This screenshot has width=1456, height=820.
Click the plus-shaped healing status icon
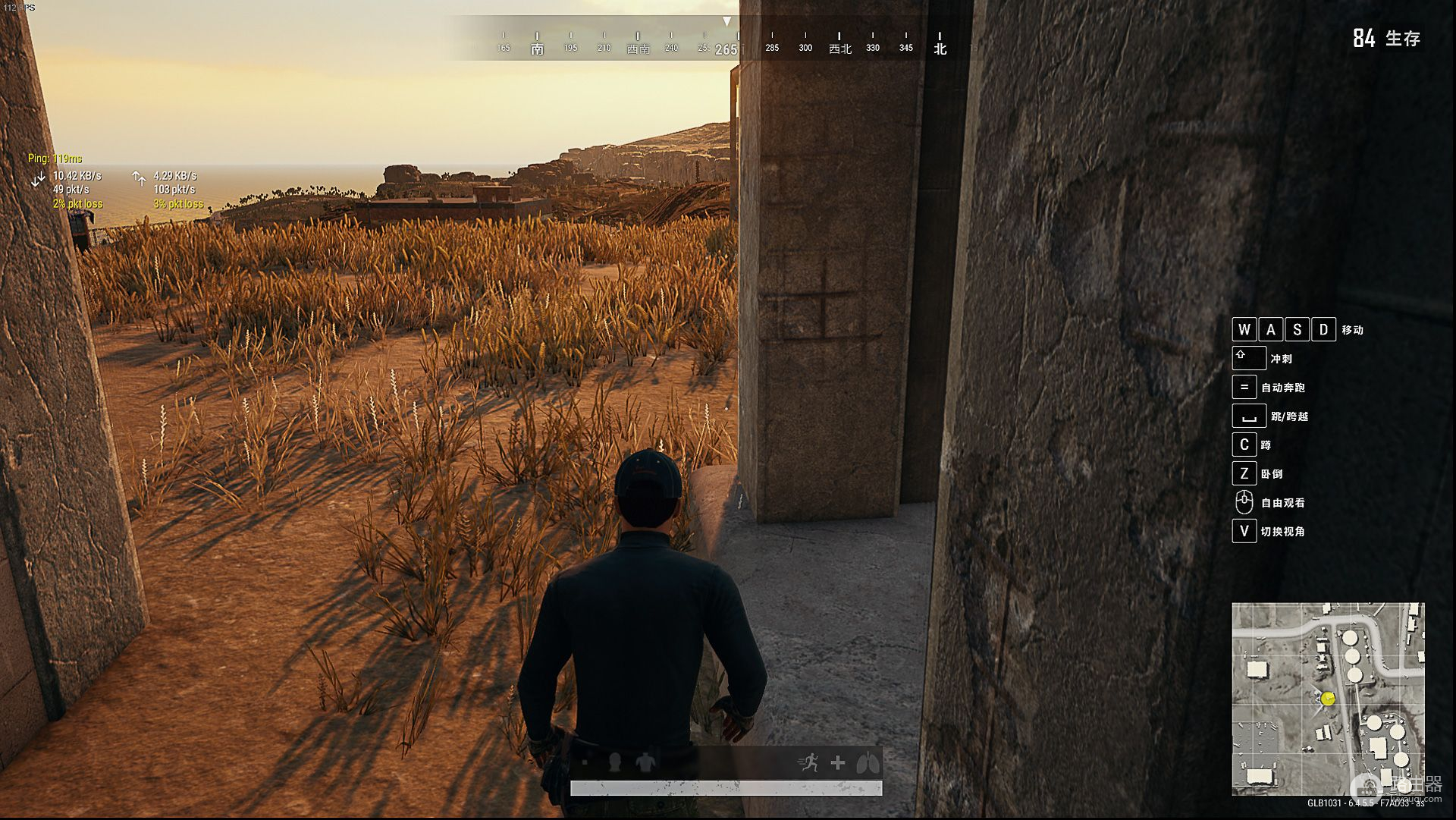838,762
